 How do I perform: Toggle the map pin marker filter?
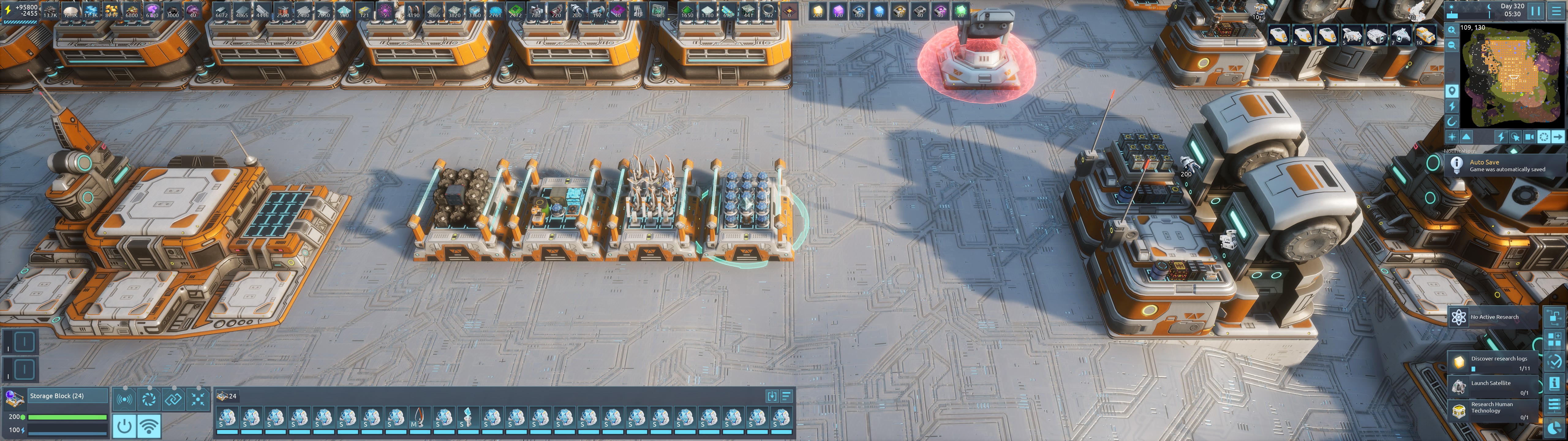tap(1452, 91)
